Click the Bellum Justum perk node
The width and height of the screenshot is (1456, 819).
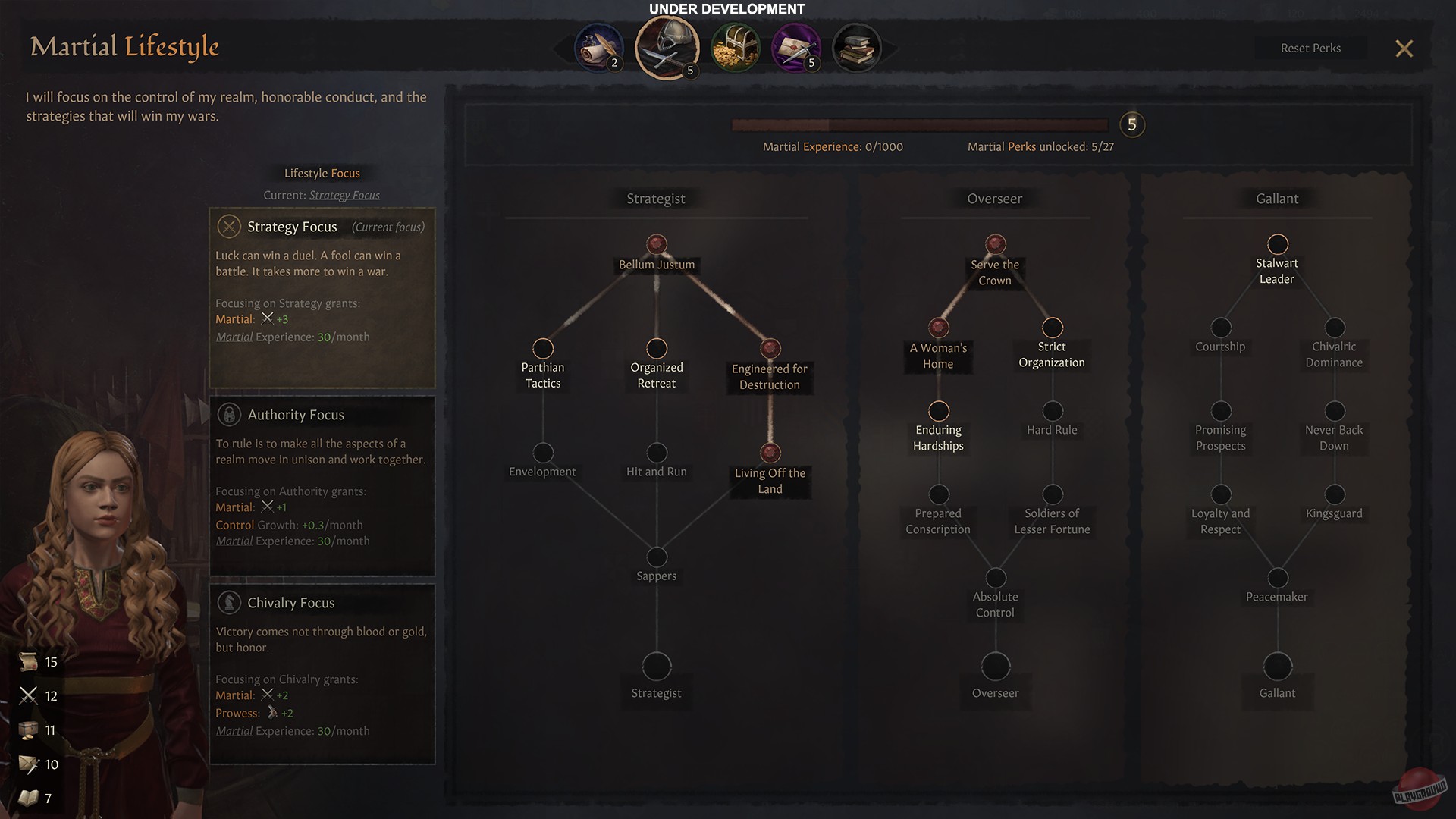(656, 244)
